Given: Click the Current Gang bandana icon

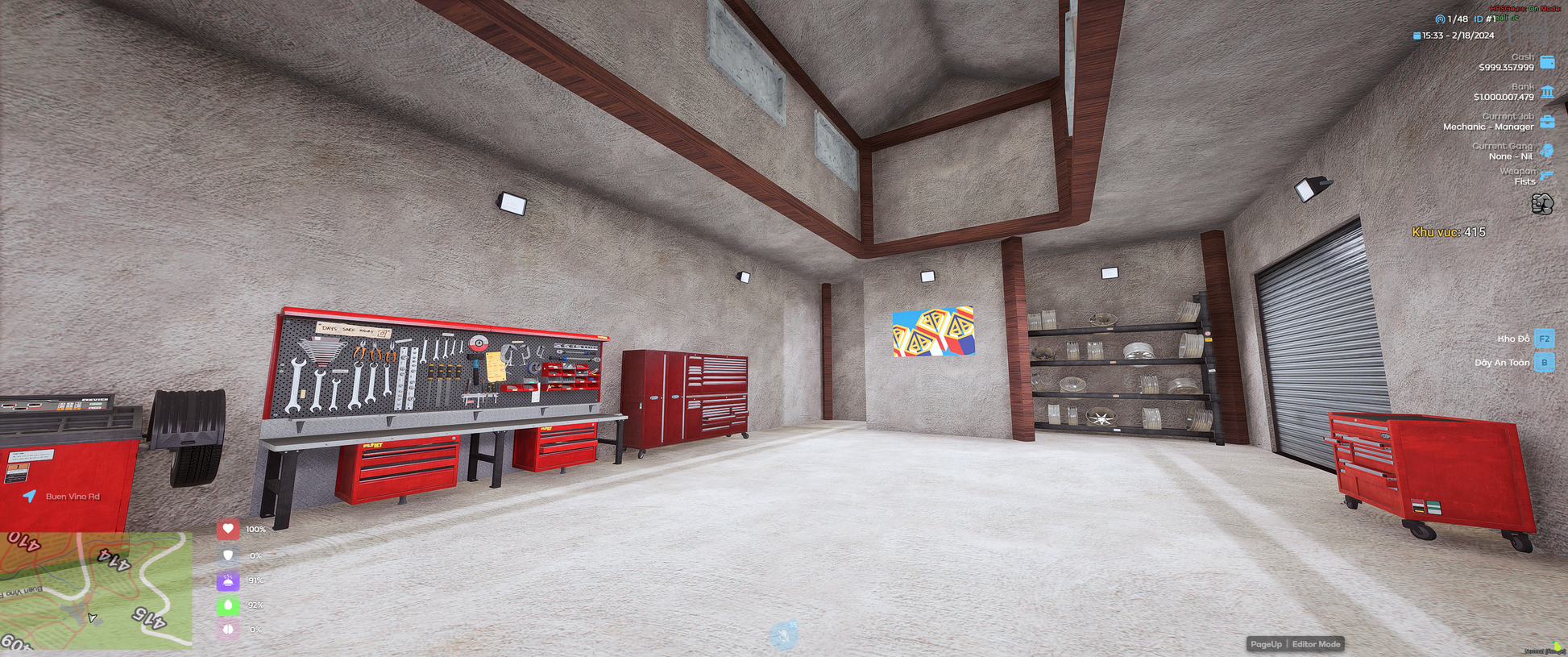Looking at the screenshot, I should tap(1546, 151).
